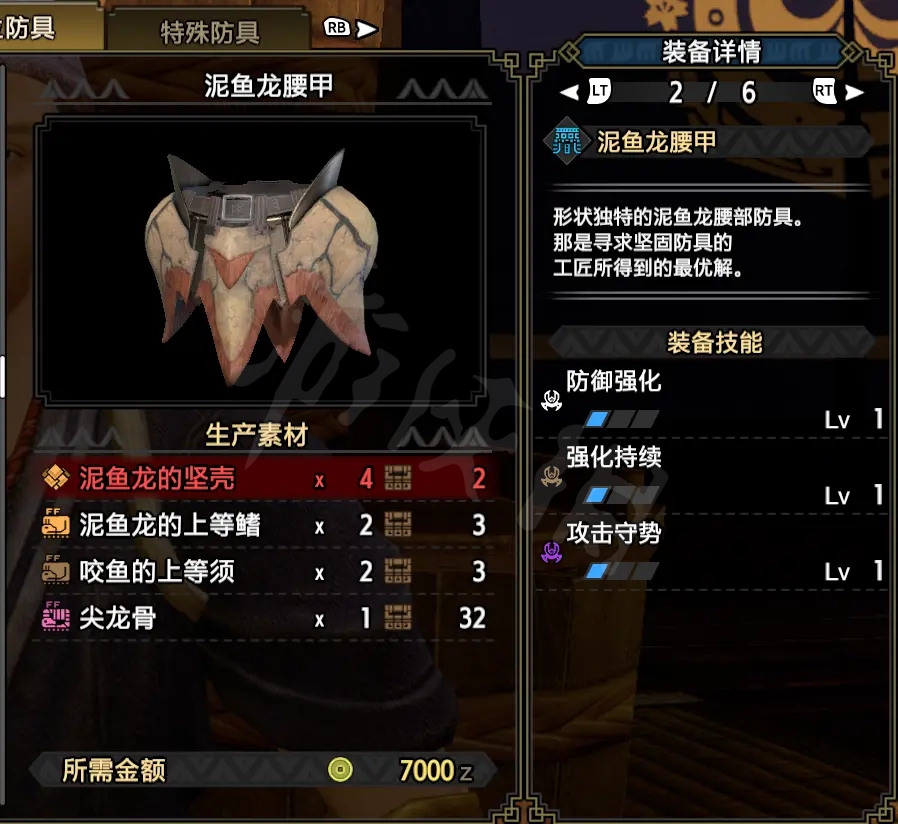Click the 泥鱼龙腰甲 armor preview image
This screenshot has height=824, width=898.
point(262,260)
